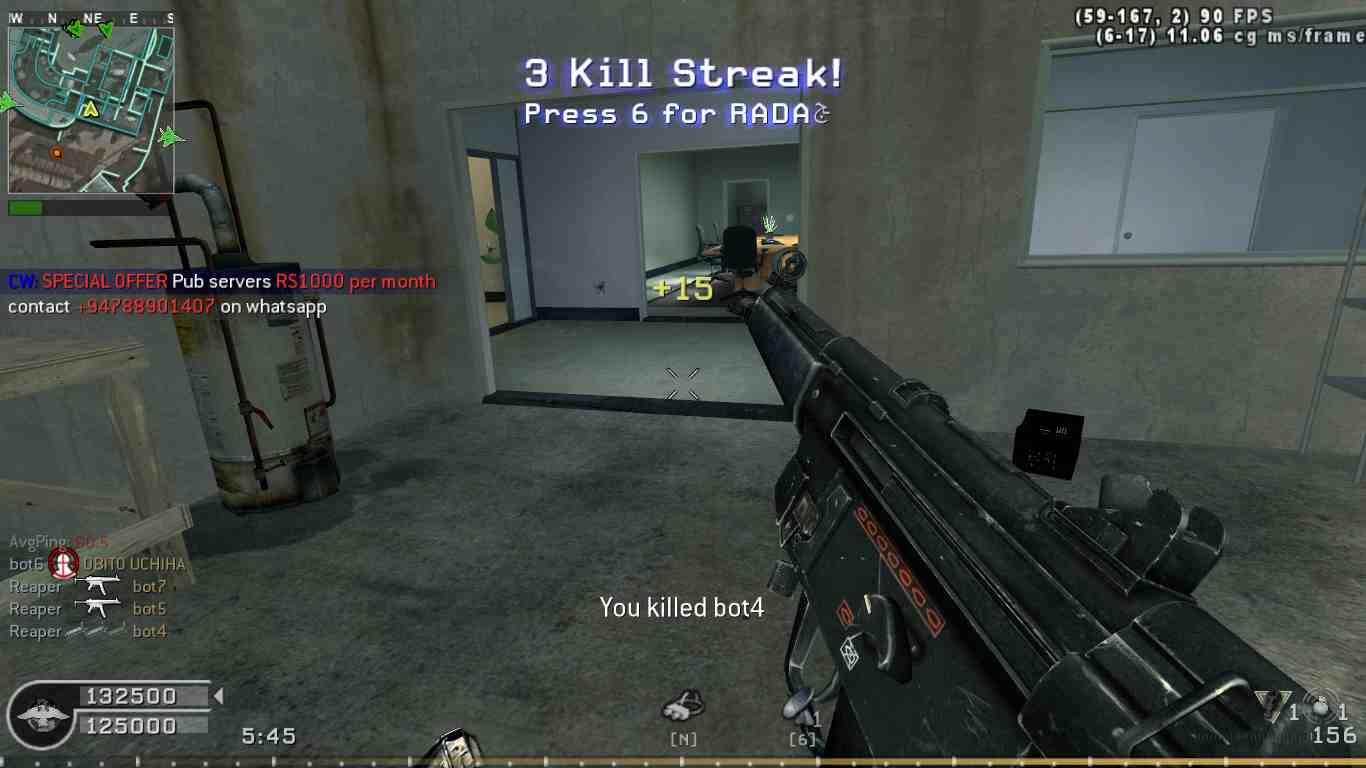Select the Reaper killed bot7 feed row
The image size is (1366, 768).
[88, 587]
